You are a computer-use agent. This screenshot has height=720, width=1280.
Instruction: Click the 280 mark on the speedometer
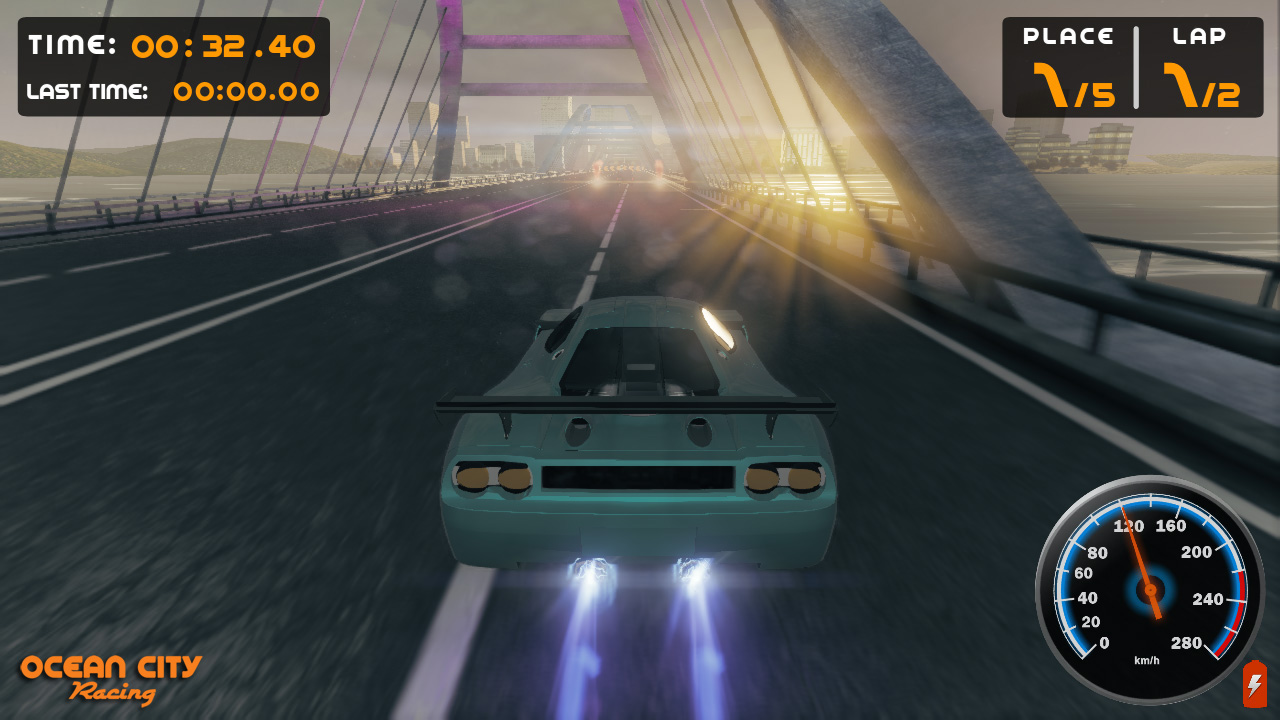click(x=1188, y=644)
